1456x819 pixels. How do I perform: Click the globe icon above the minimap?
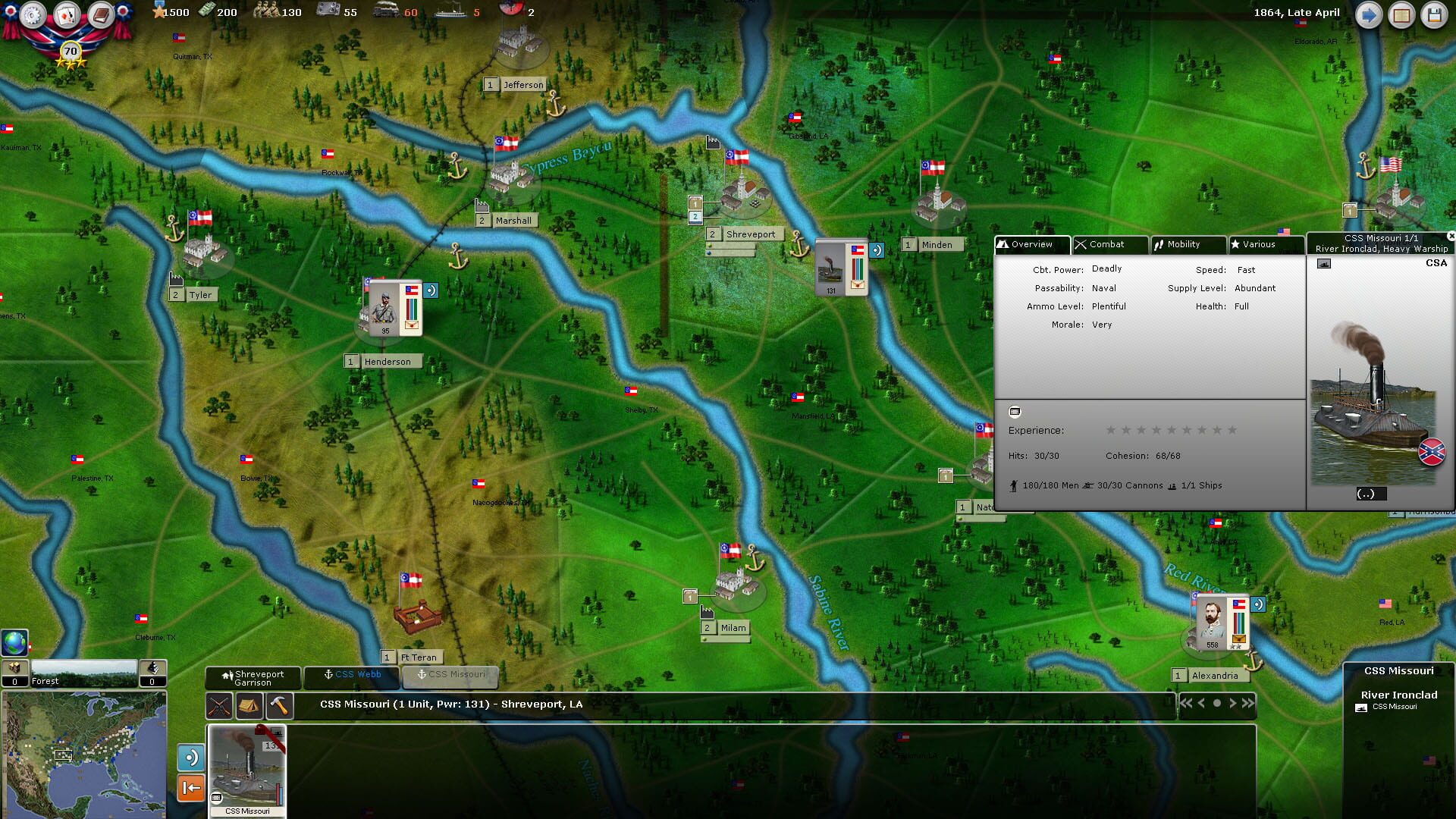tap(14, 642)
